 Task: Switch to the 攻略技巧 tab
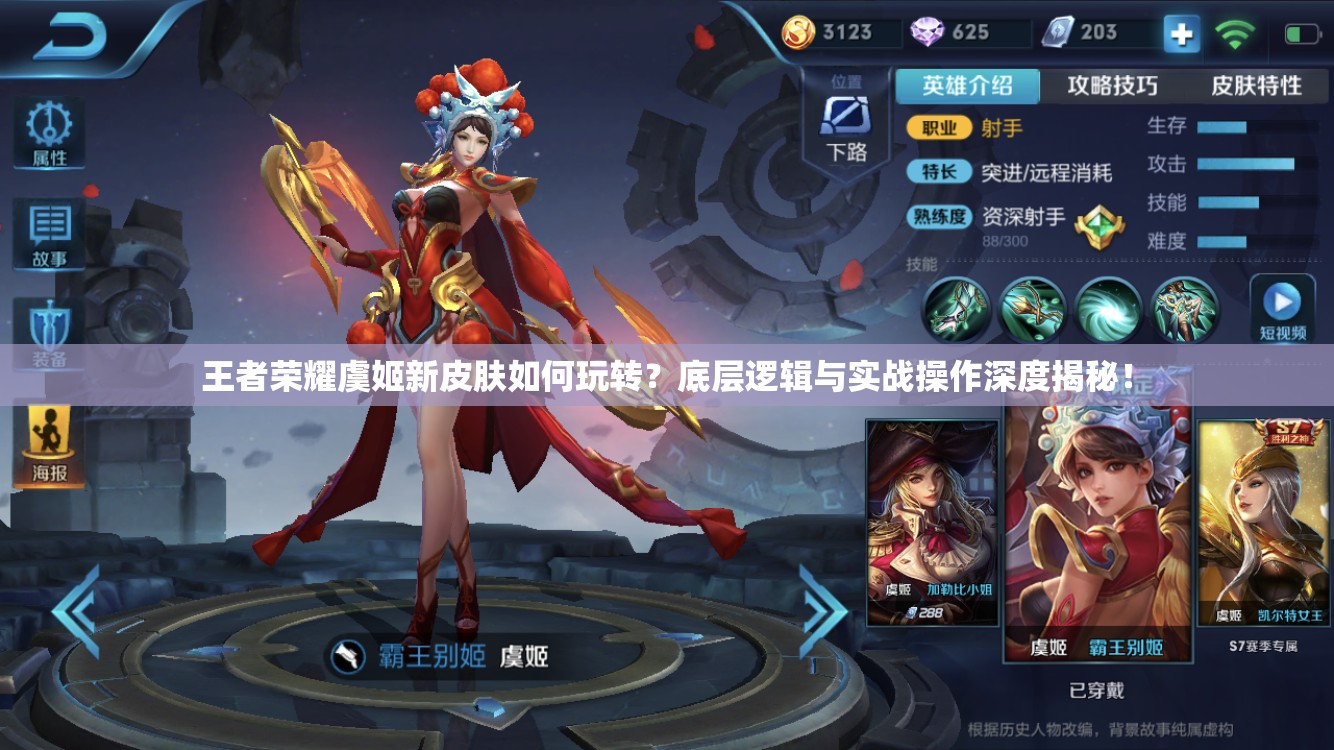(1110, 87)
